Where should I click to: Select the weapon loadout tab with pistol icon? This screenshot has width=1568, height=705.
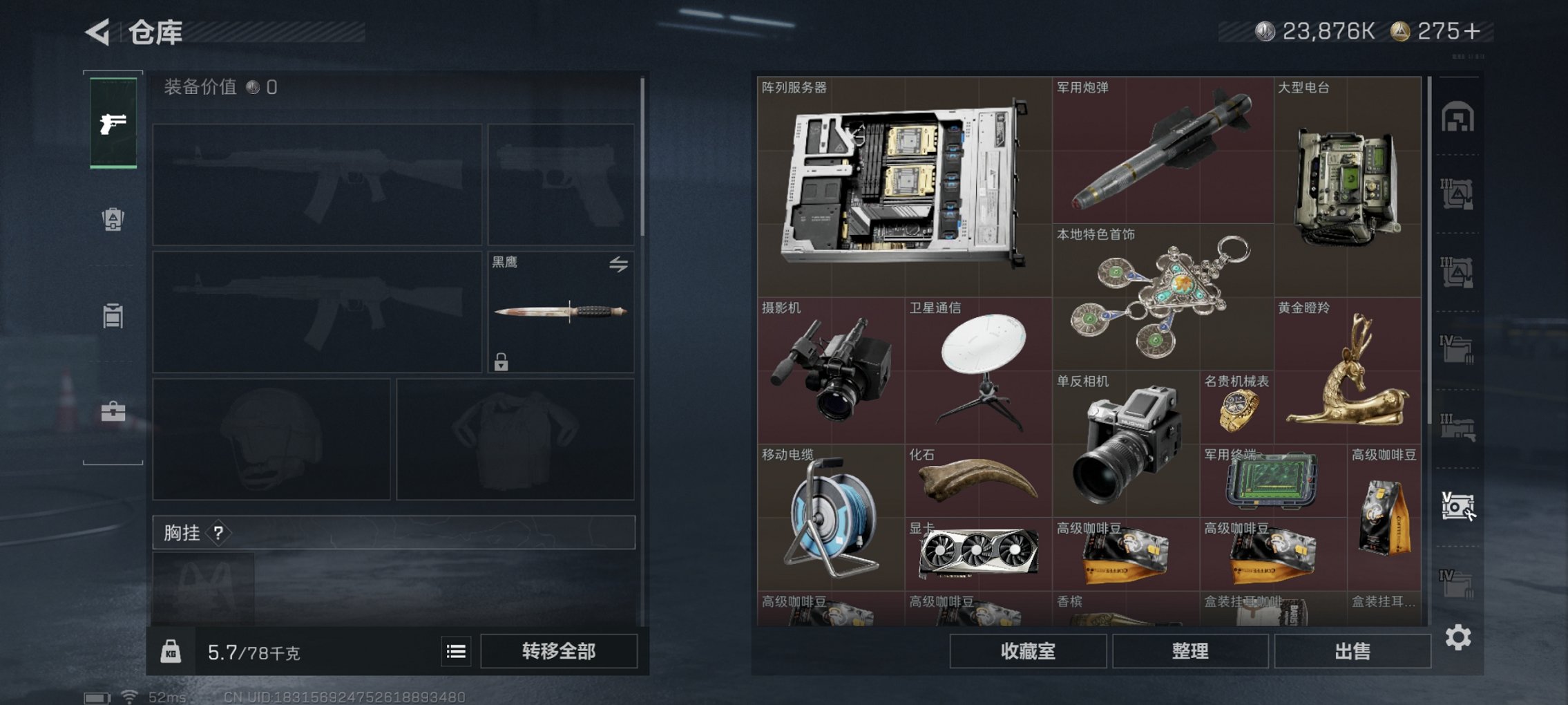point(113,124)
